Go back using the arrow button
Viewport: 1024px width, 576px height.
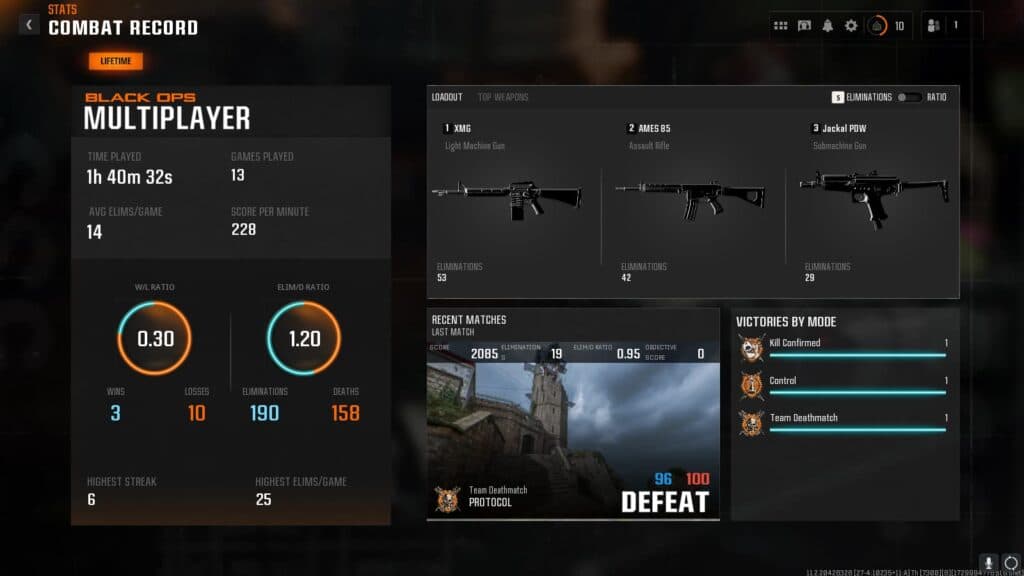pyautogui.click(x=29, y=25)
